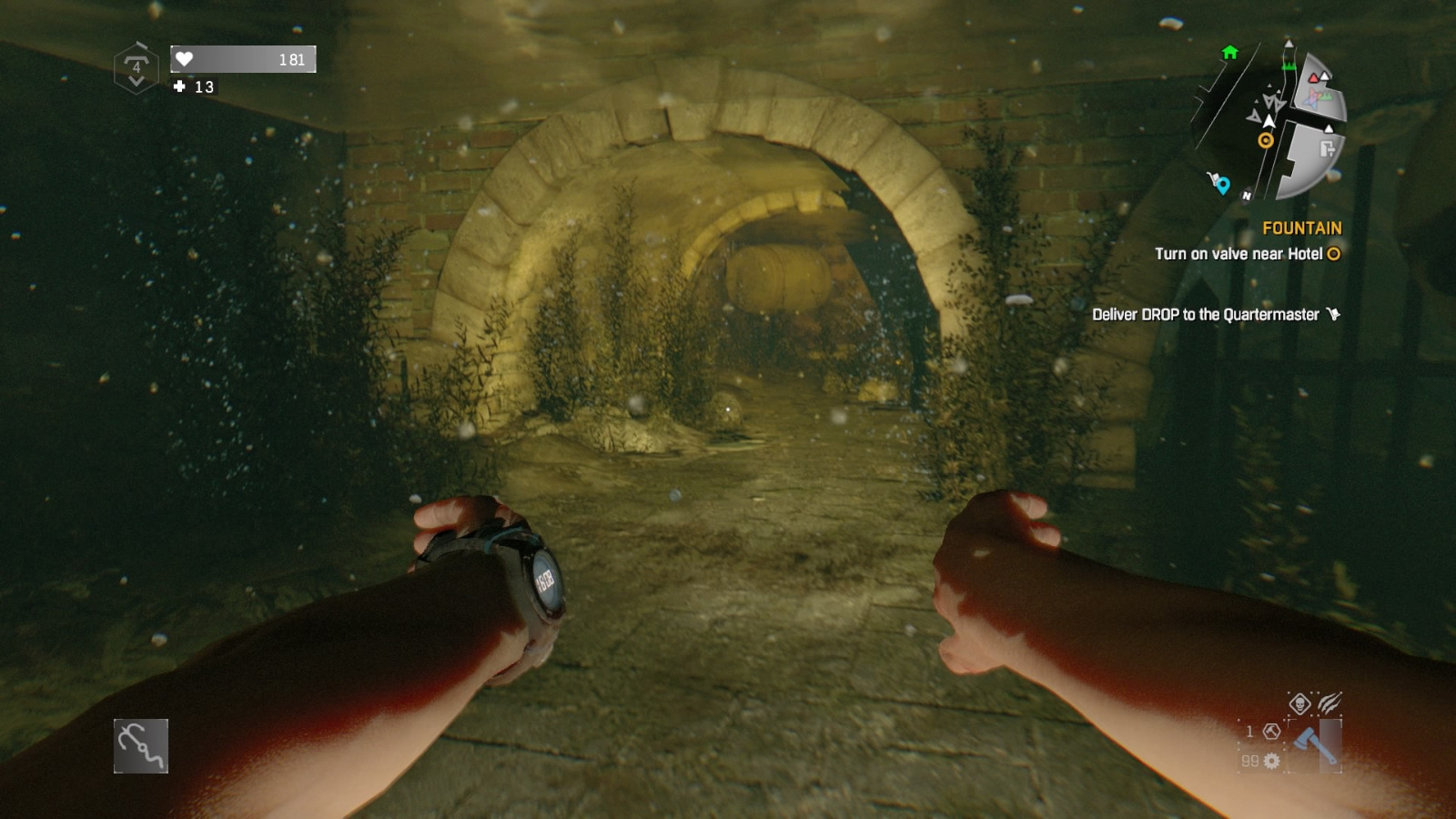Click the heart icon beside the health bar
The width and height of the screenshot is (1456, 819).
[184, 59]
